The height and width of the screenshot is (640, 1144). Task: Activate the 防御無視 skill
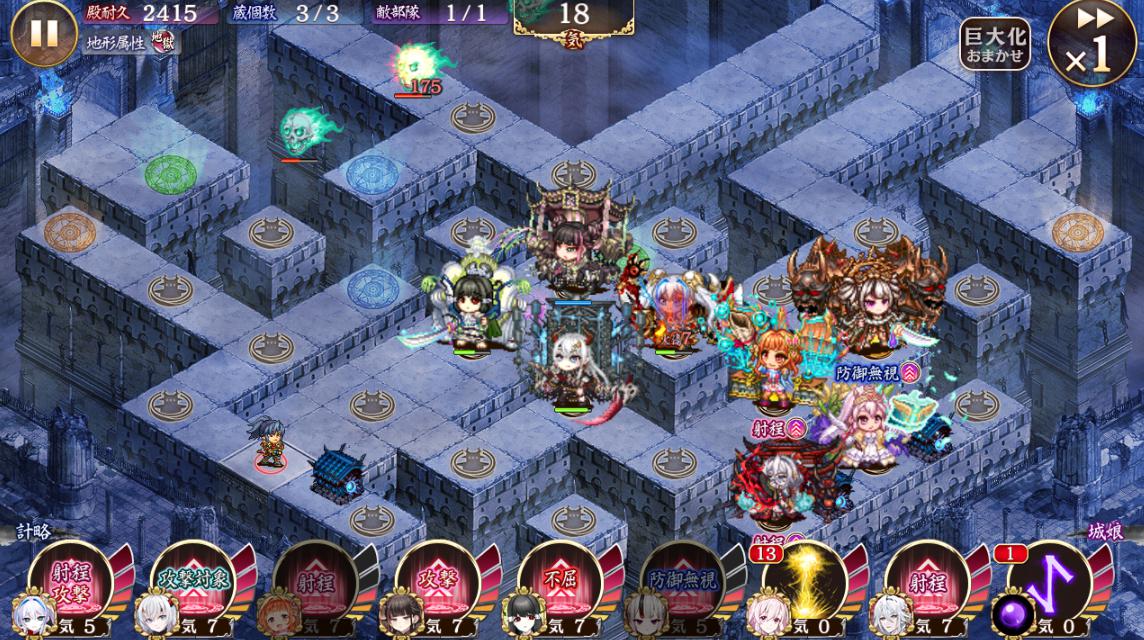pos(681,583)
